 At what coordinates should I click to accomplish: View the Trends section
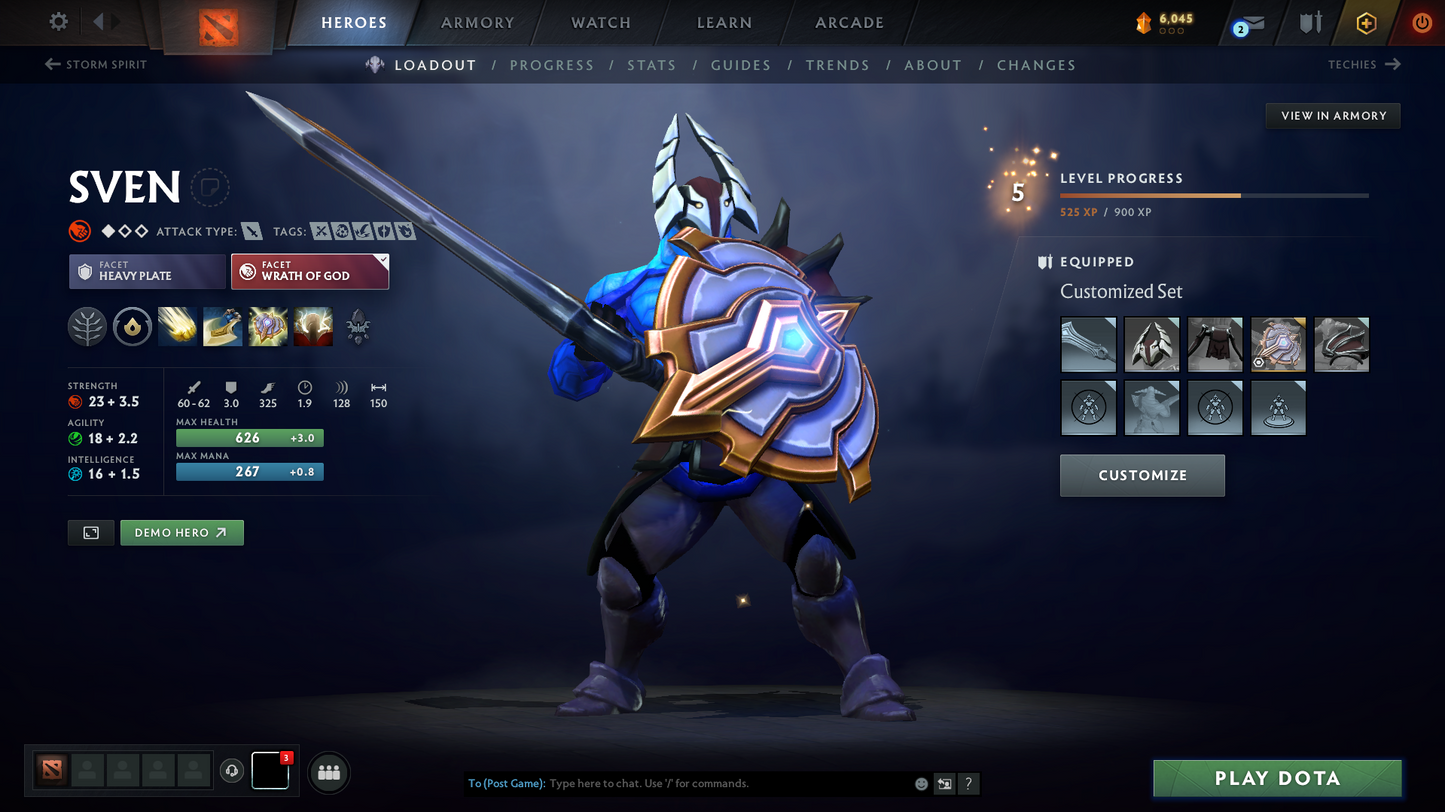tap(837, 65)
